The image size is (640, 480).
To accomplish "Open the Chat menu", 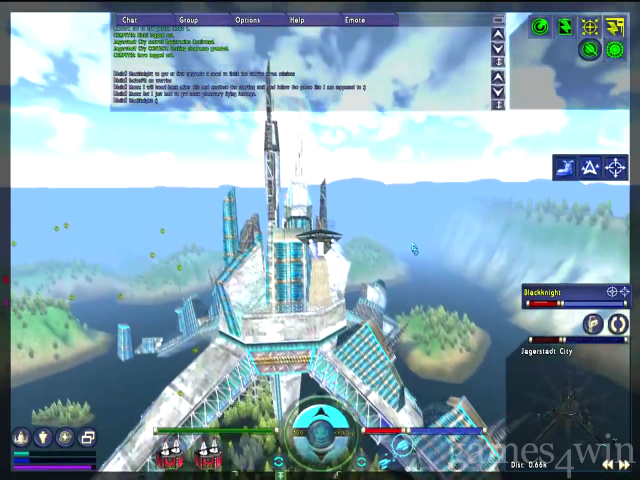I will point(129,20).
